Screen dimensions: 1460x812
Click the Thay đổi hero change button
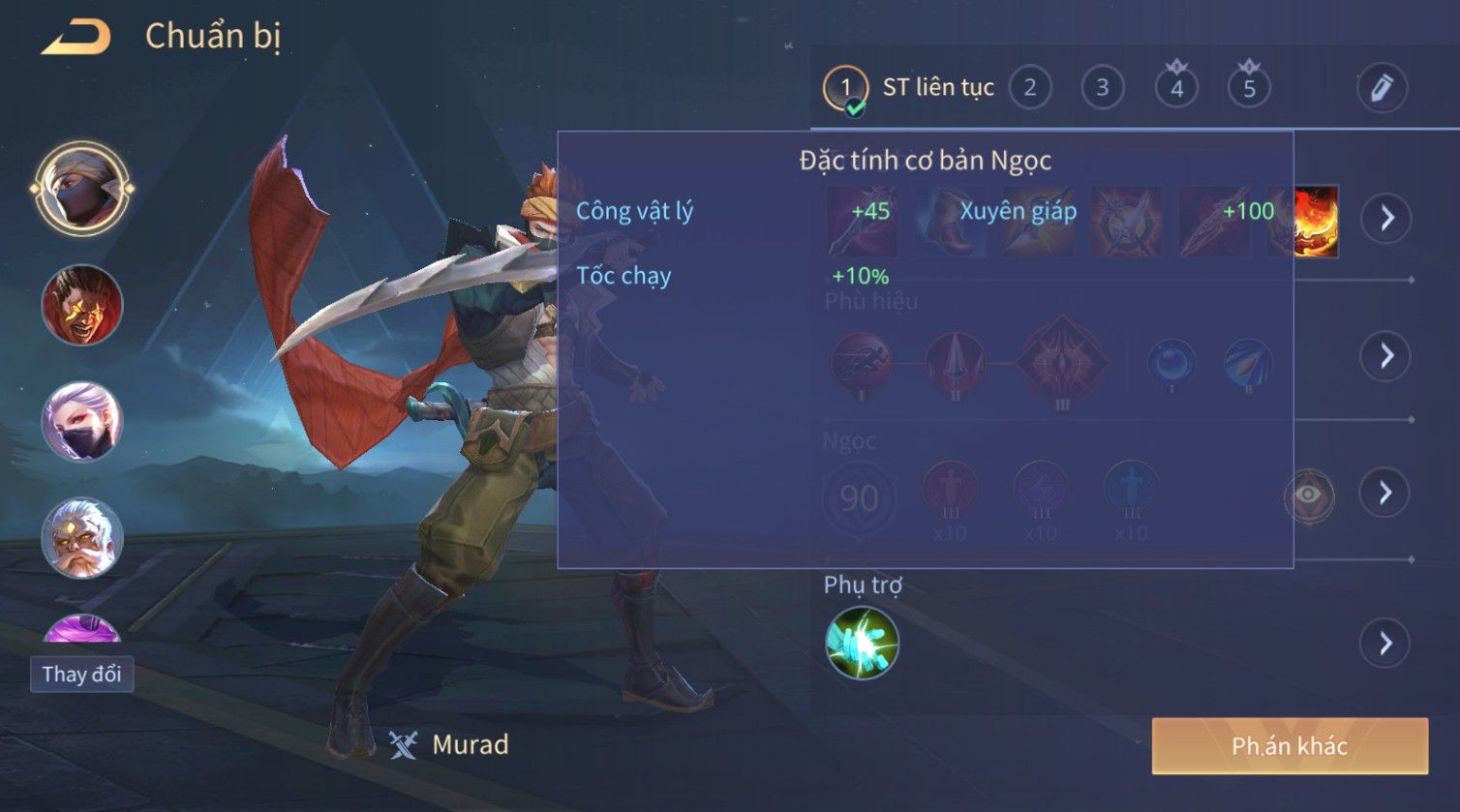[82, 674]
